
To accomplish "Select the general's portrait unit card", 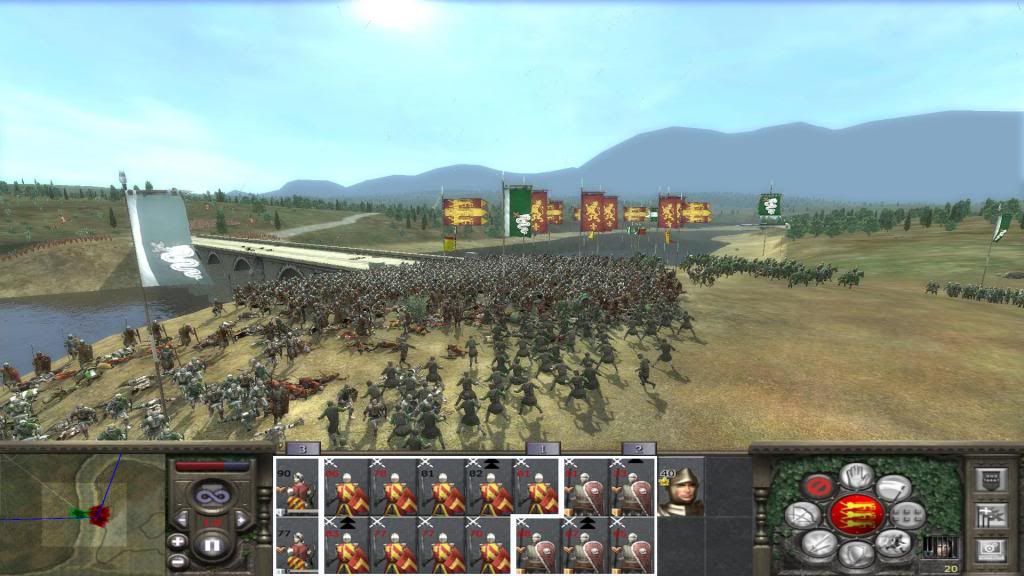I will (x=681, y=486).
